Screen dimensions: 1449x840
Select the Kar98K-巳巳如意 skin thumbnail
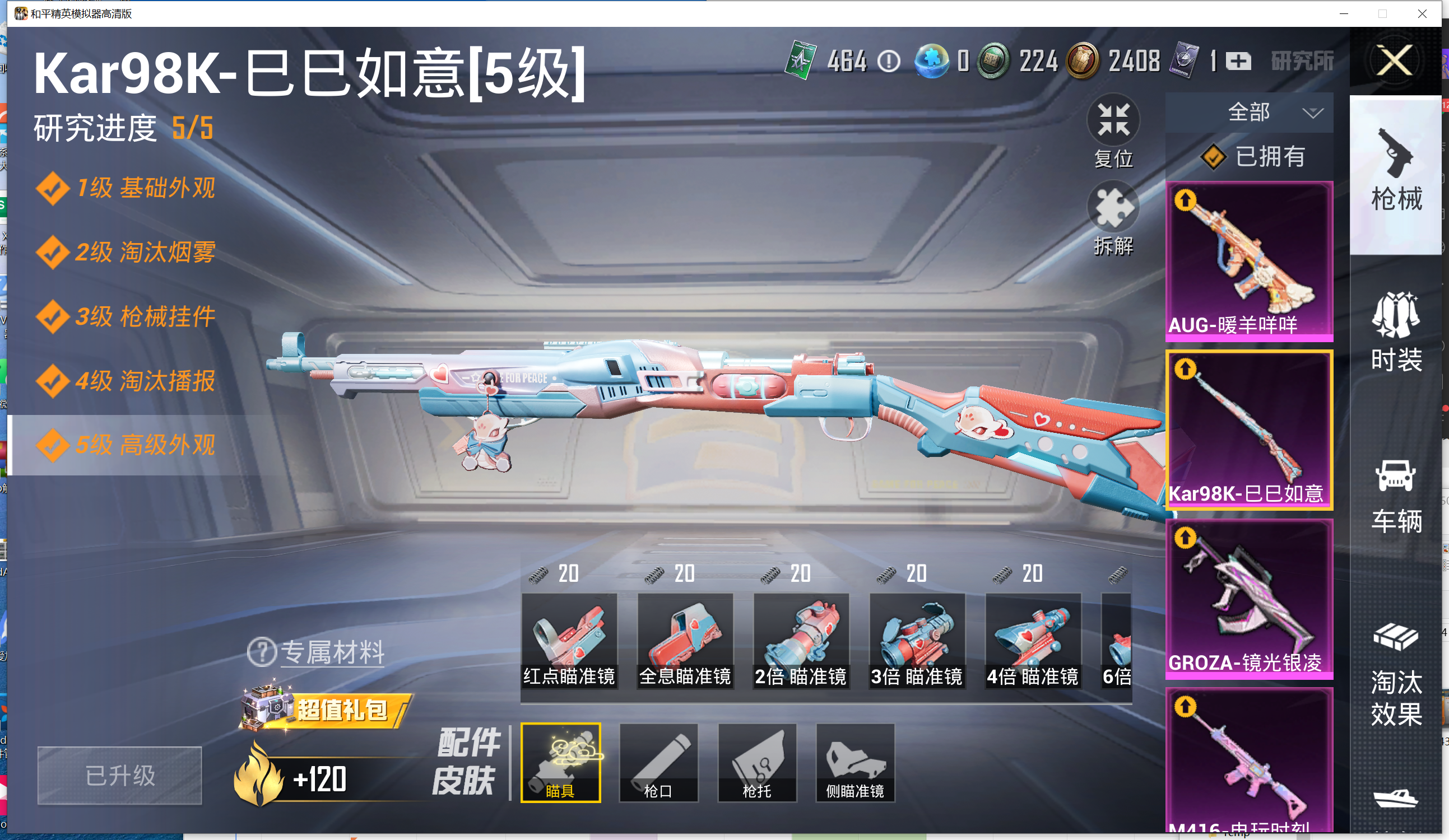(1249, 429)
